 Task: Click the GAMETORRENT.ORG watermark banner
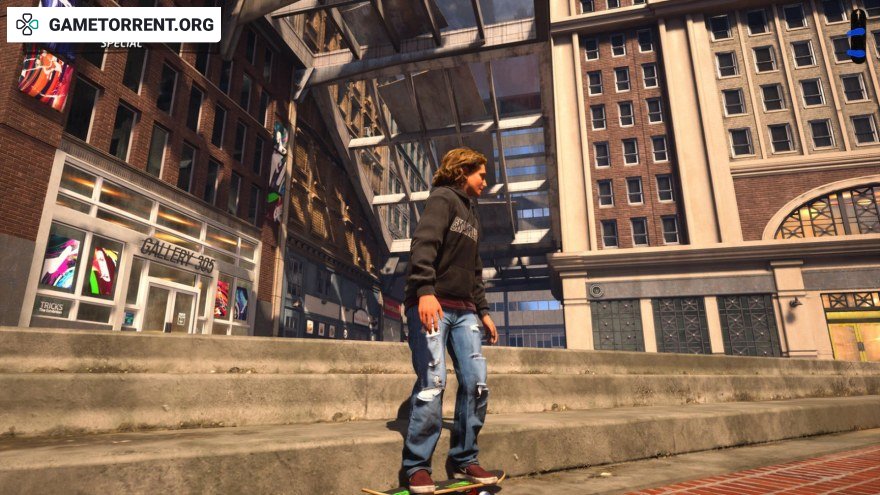(x=113, y=24)
